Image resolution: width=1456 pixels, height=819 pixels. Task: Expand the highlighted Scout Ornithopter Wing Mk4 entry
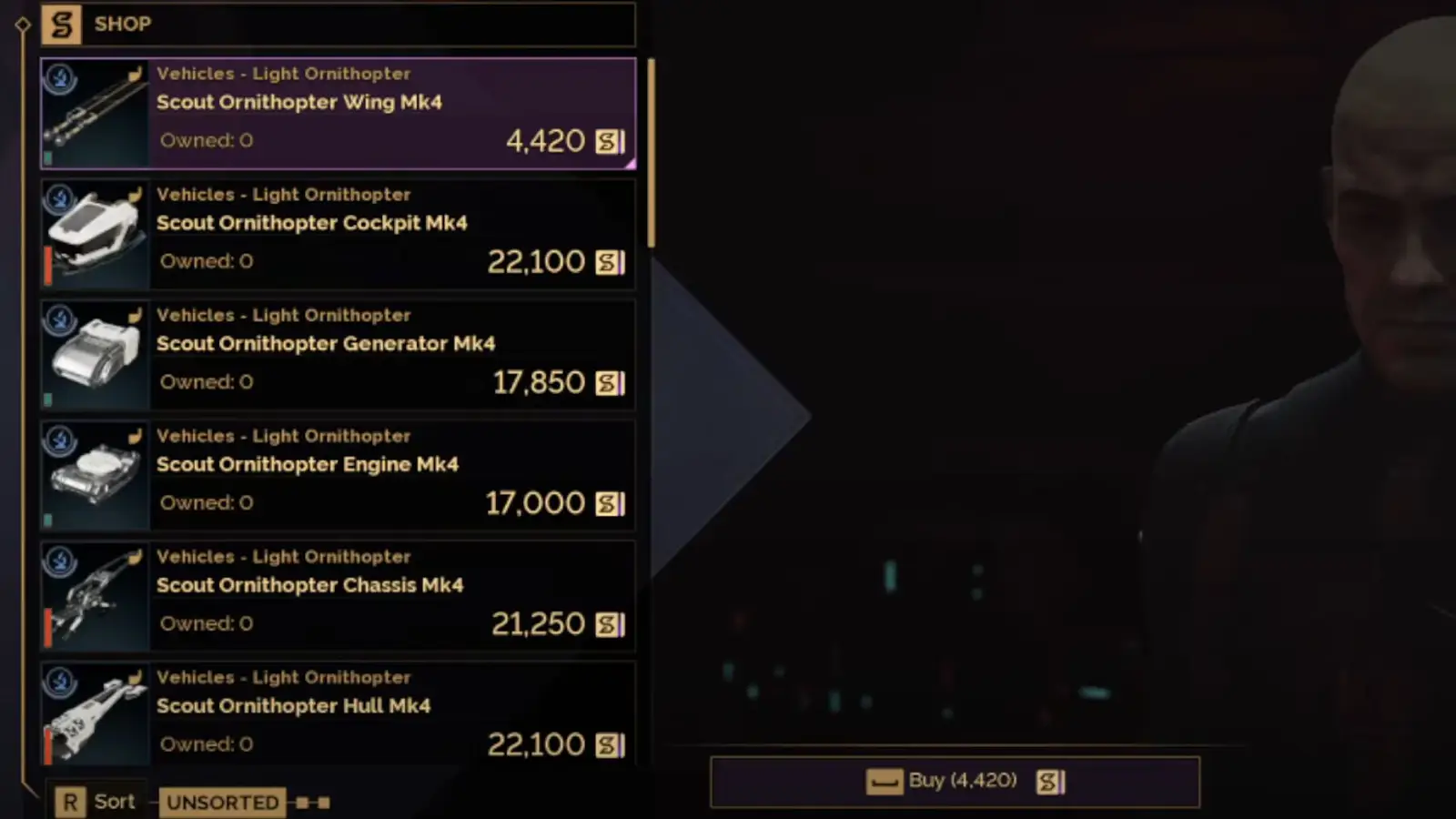(x=338, y=113)
